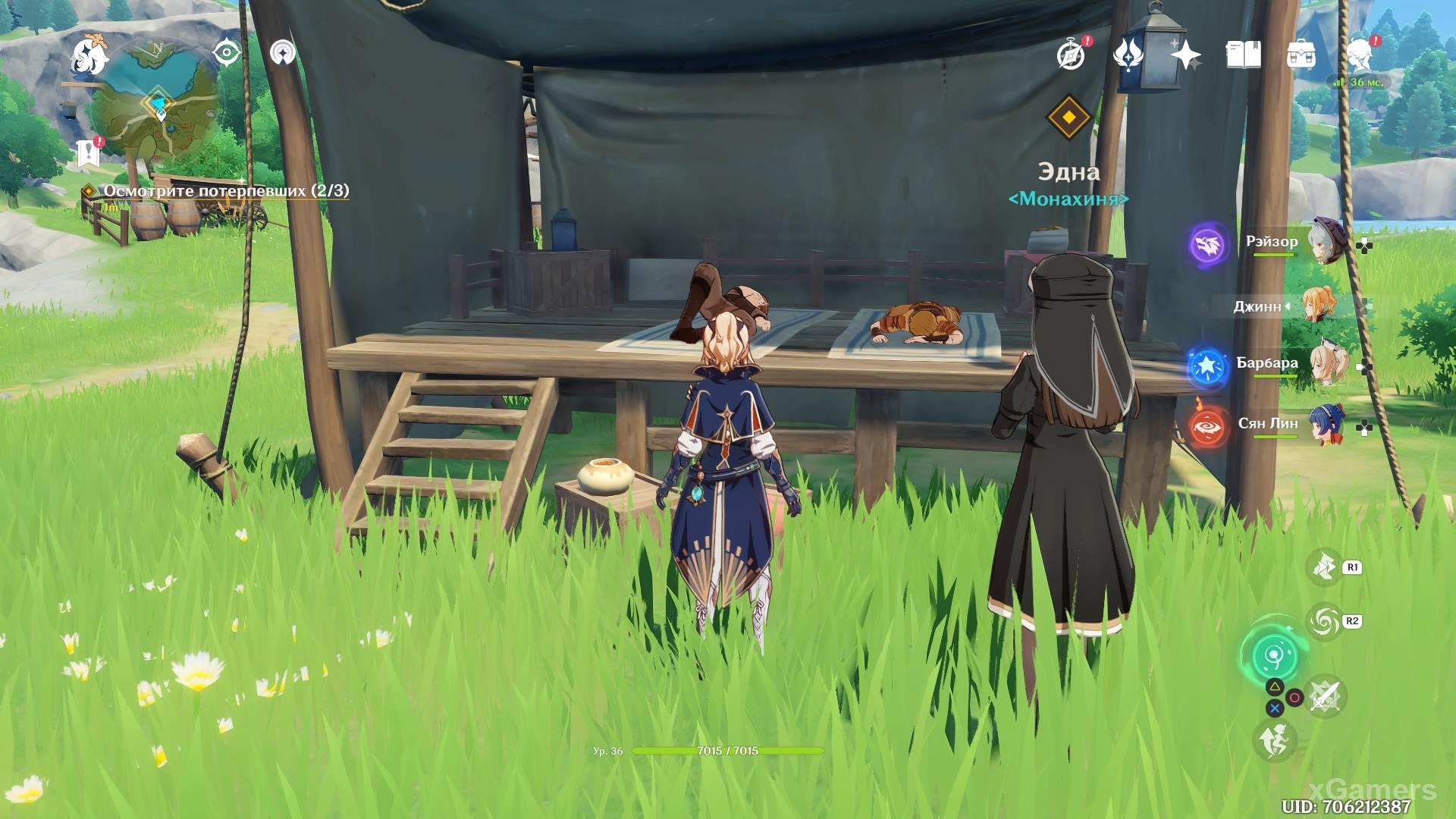
Task: Trigger Рэйзор's purple wolf burst icon
Action: coord(1207,245)
